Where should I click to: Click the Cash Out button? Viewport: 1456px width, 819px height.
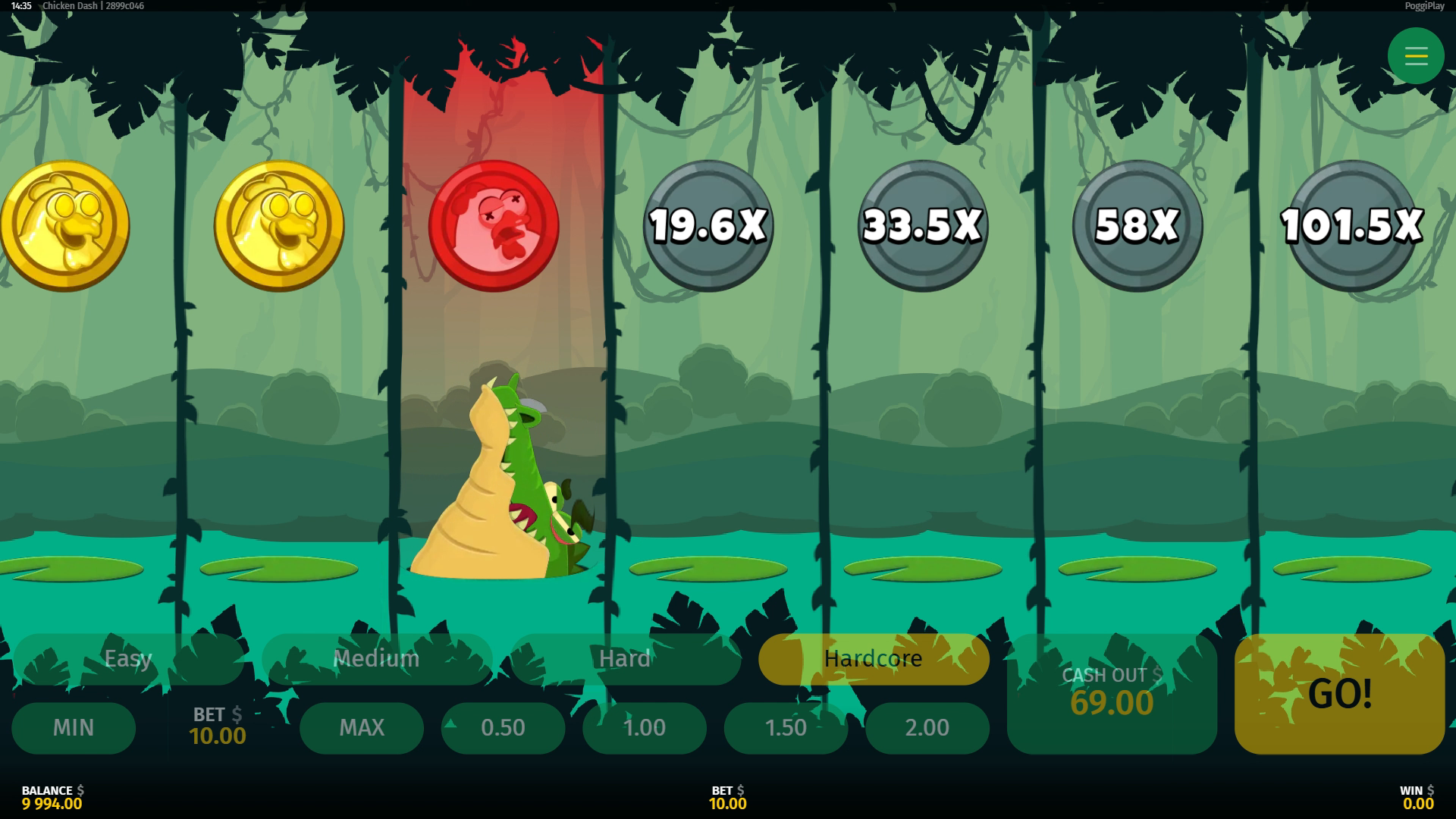[x=1112, y=693]
